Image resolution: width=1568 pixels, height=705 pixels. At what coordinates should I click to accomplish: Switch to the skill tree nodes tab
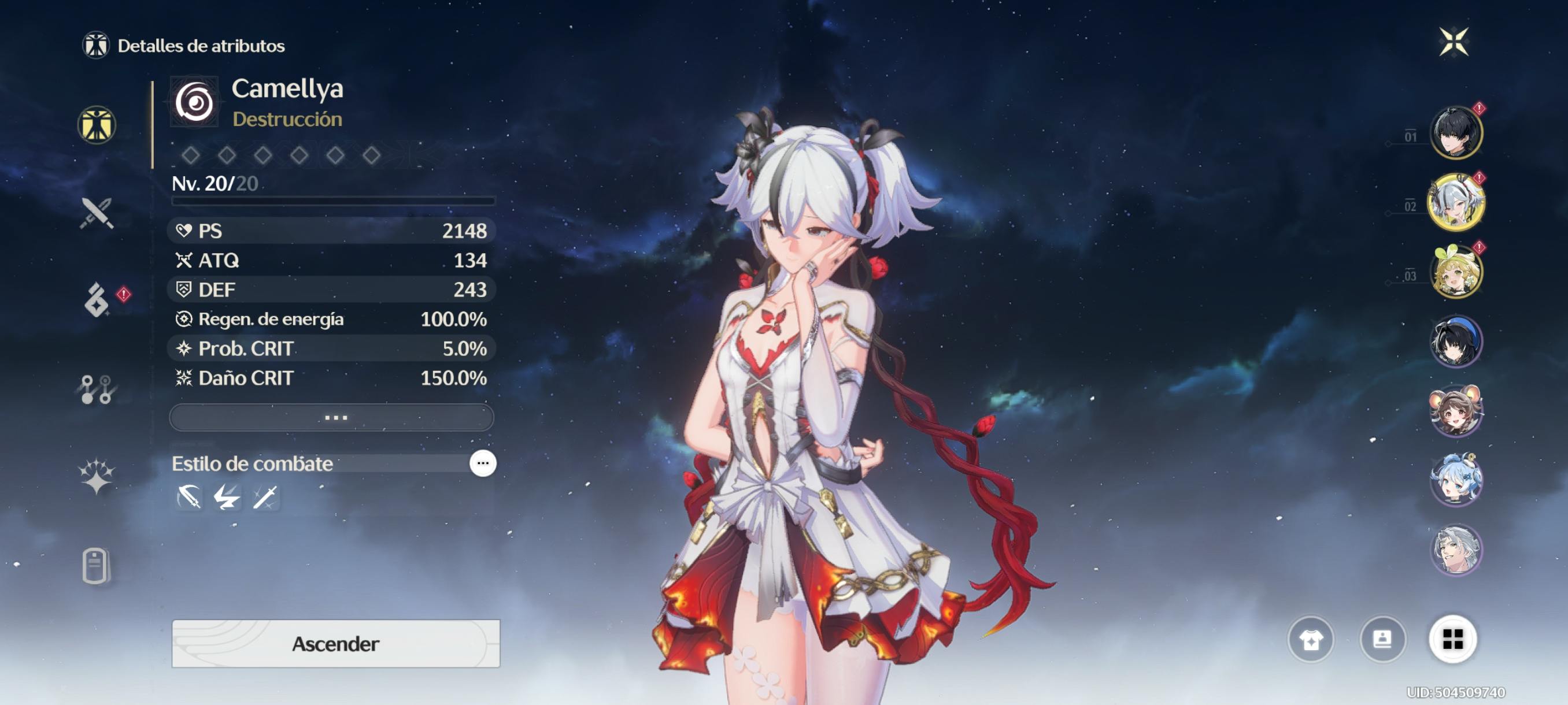(x=97, y=389)
